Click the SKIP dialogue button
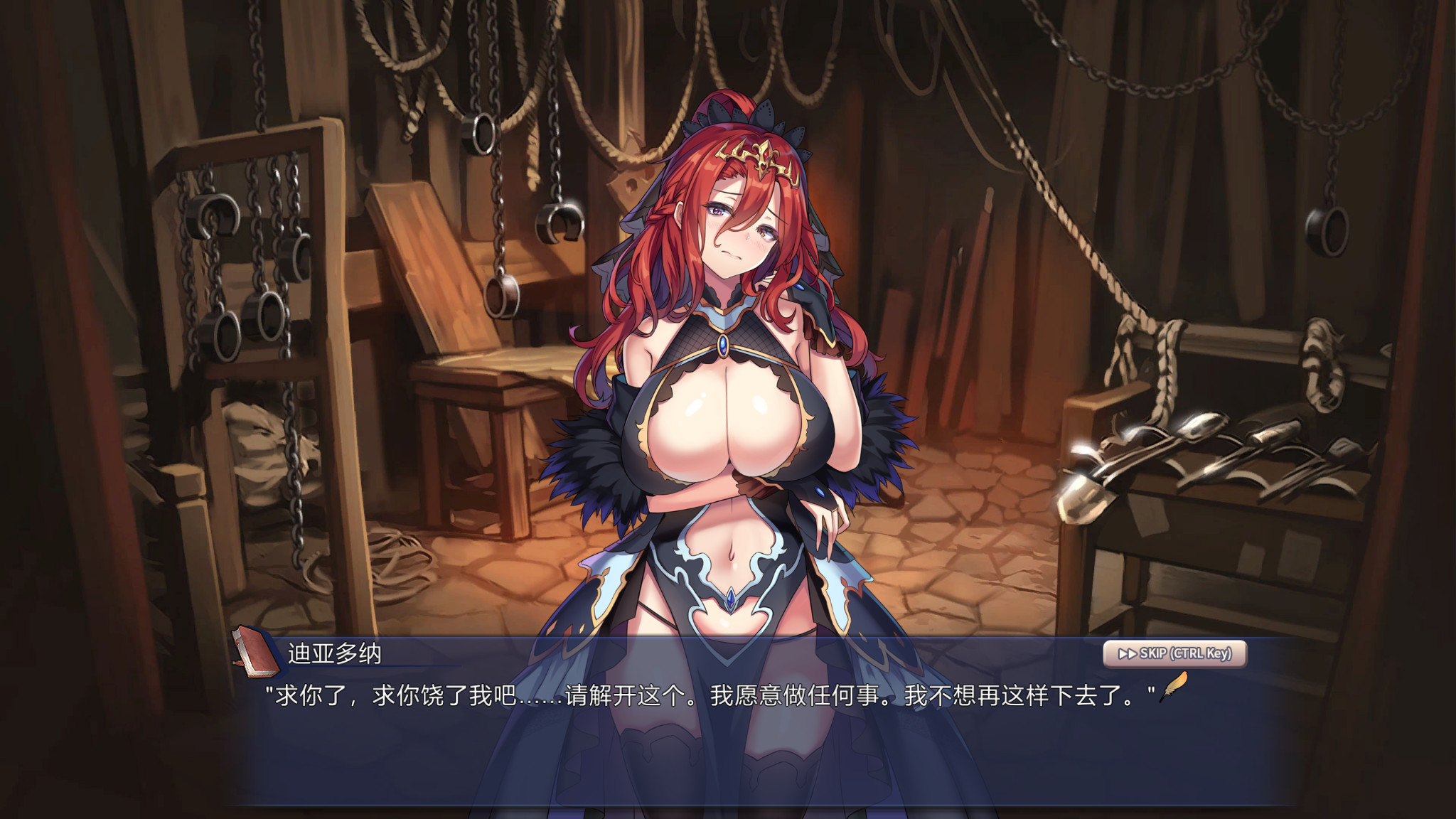This screenshot has height=819, width=1456. [1174, 653]
